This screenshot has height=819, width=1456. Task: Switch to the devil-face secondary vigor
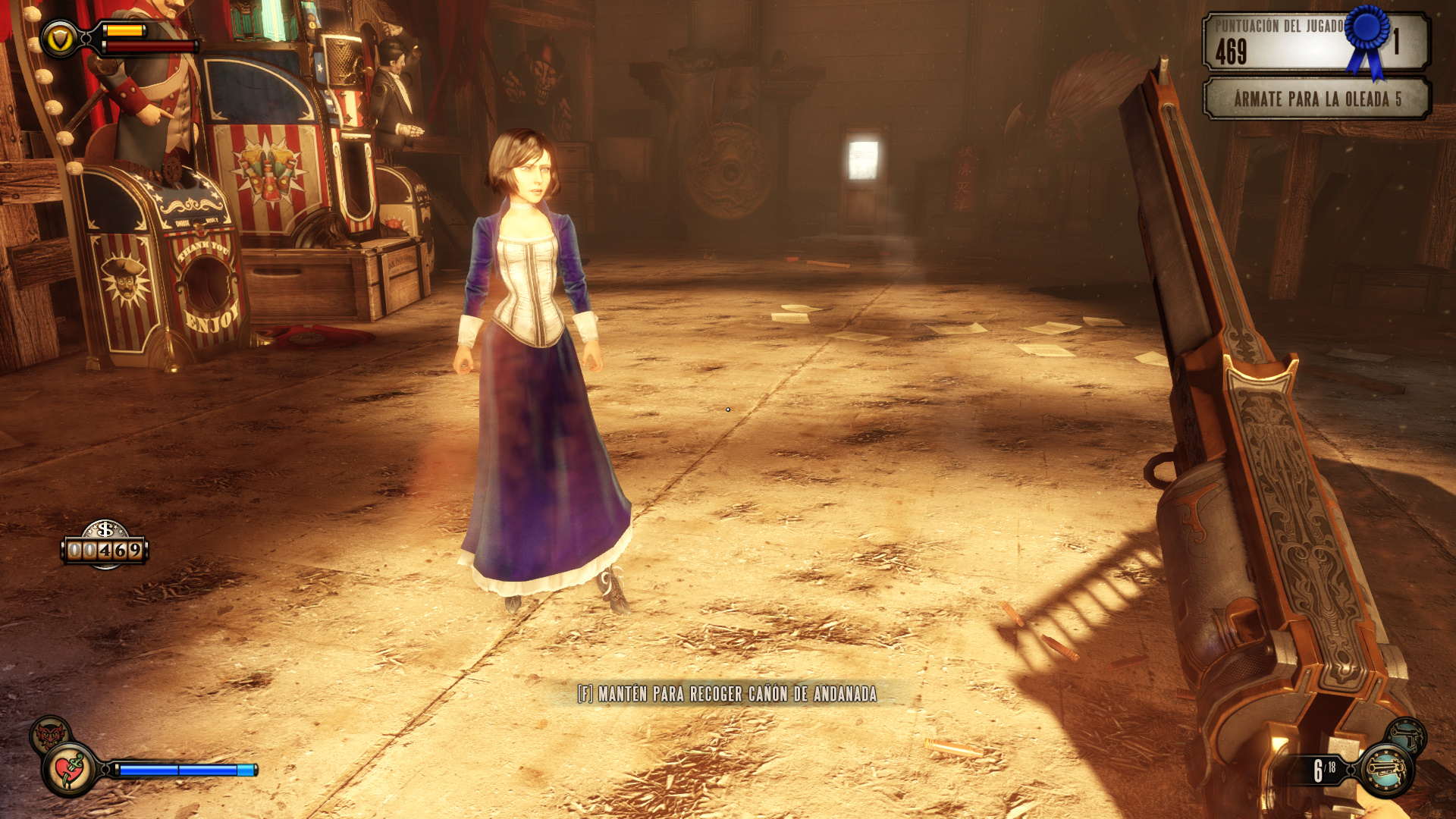coord(49,733)
